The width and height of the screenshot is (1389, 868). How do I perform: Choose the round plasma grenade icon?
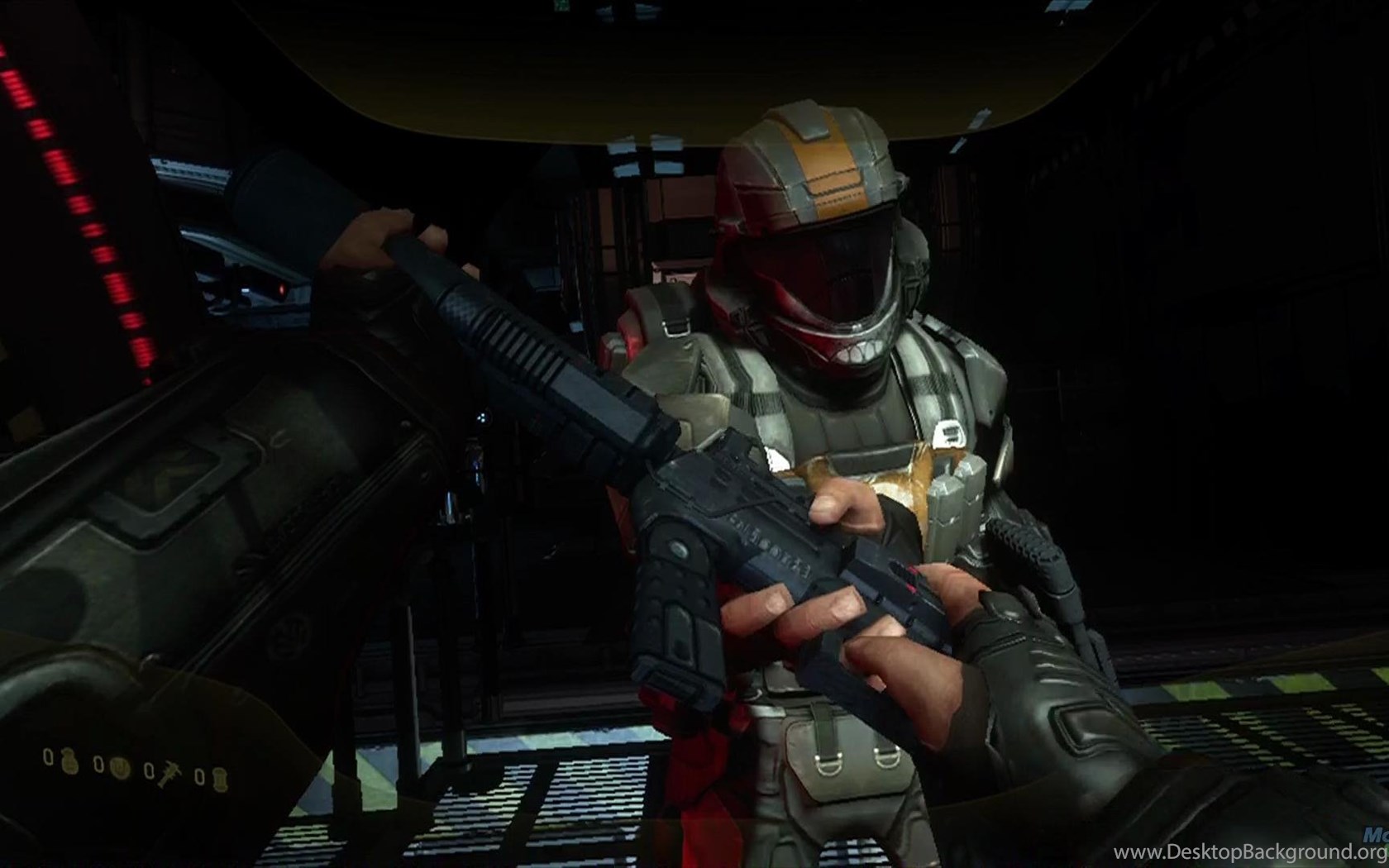121,766
